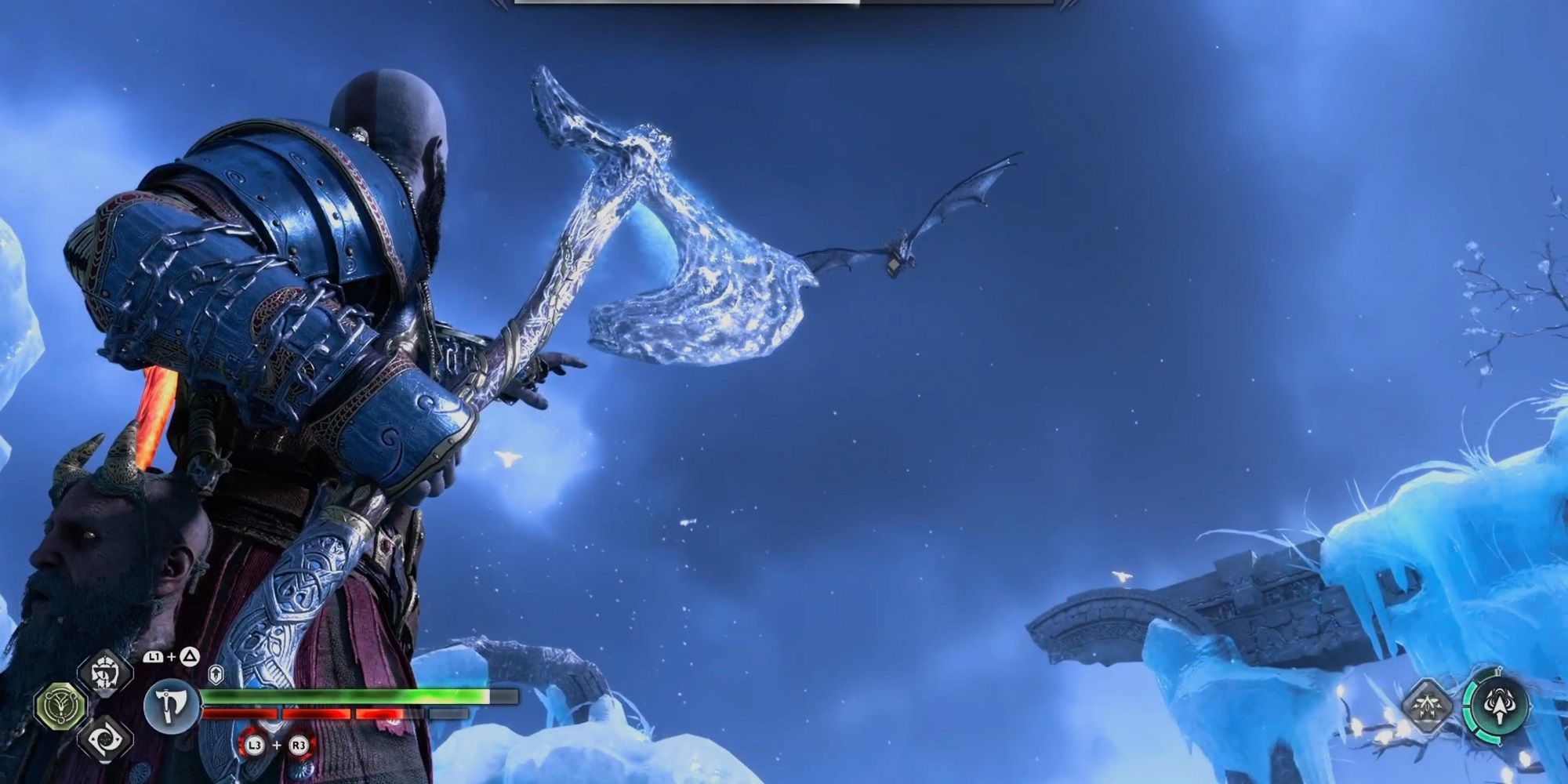
Task: Click the L3 prompt in the Spartan Rage combo
Action: (x=254, y=746)
